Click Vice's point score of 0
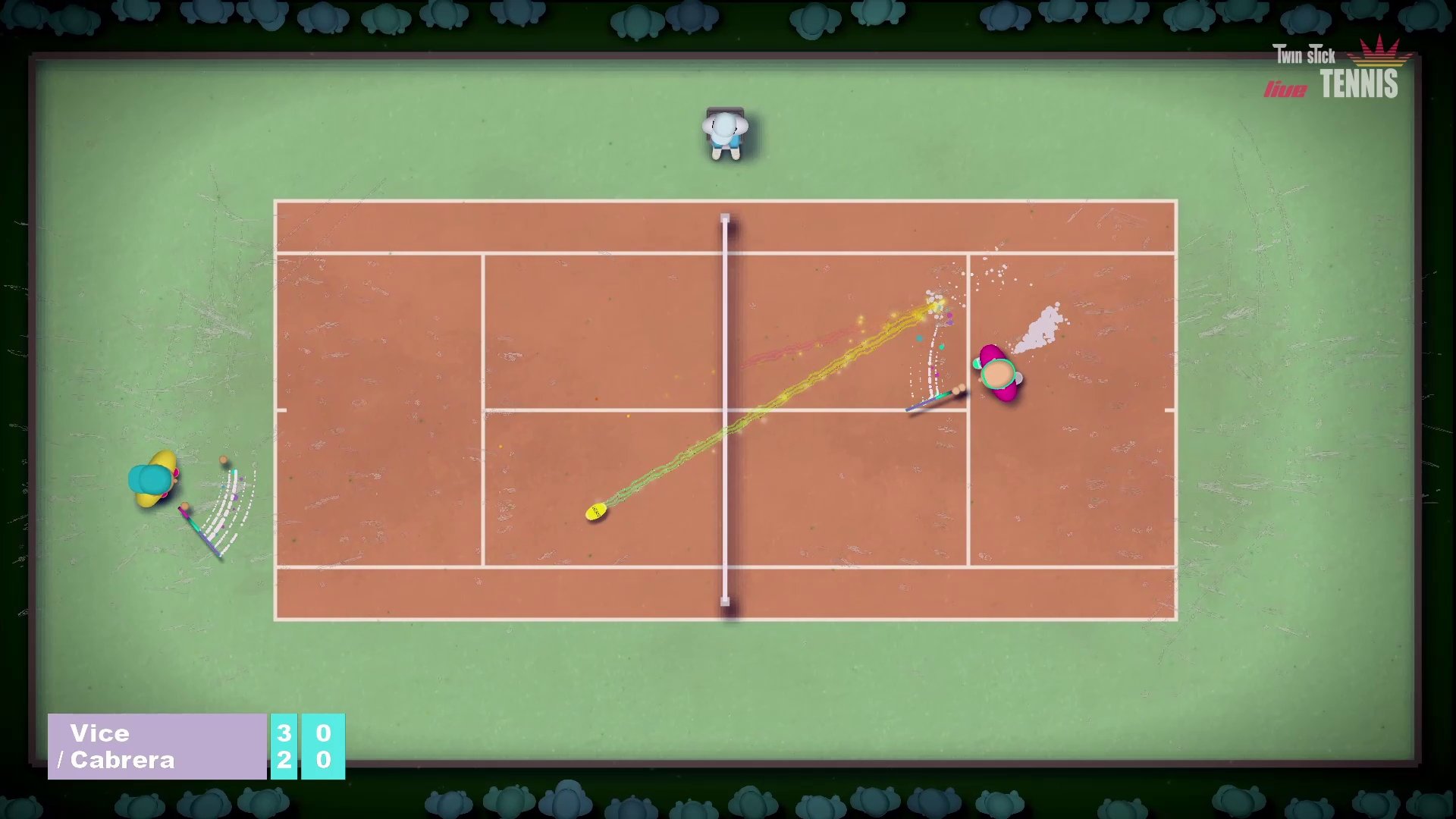The width and height of the screenshot is (1456, 819). click(325, 733)
